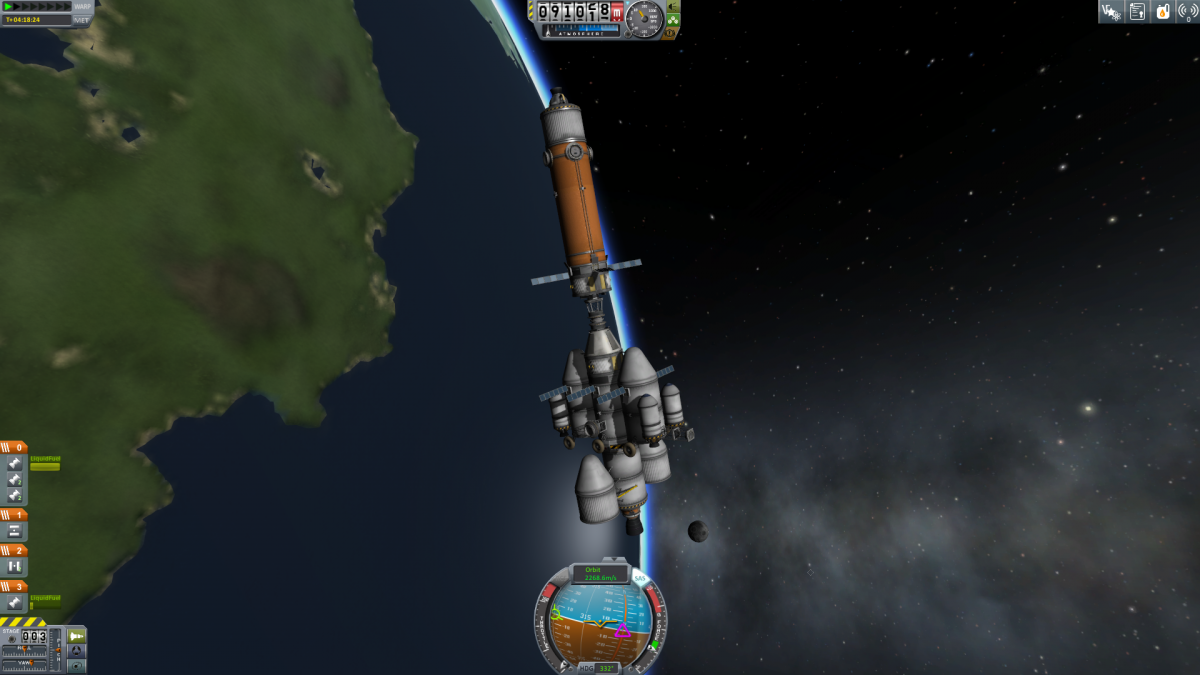The width and height of the screenshot is (1200, 675).
Task: Open the currency and science widgets icon
Action: (1110, 11)
